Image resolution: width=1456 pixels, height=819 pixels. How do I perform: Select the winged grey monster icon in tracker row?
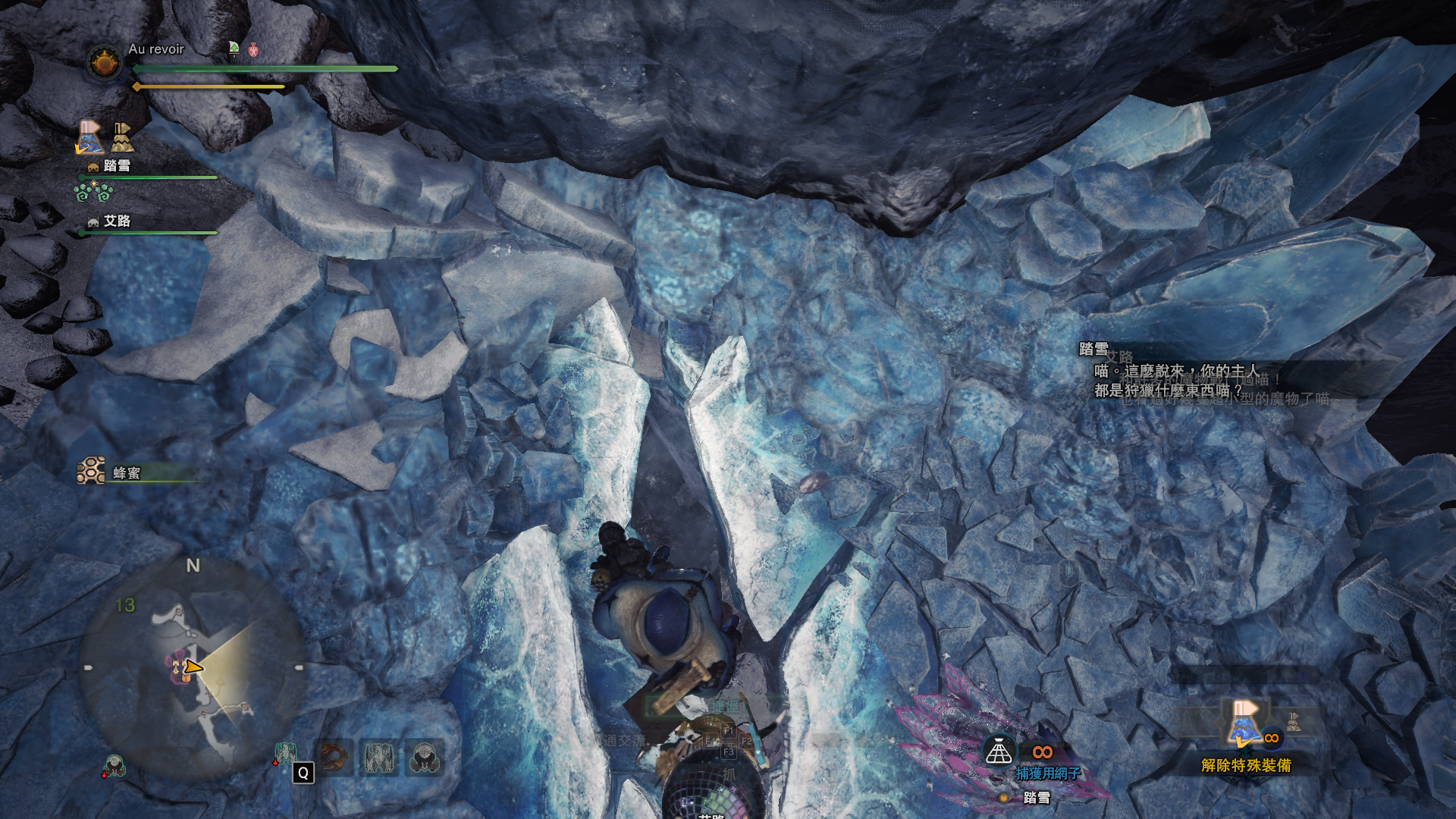(x=378, y=758)
